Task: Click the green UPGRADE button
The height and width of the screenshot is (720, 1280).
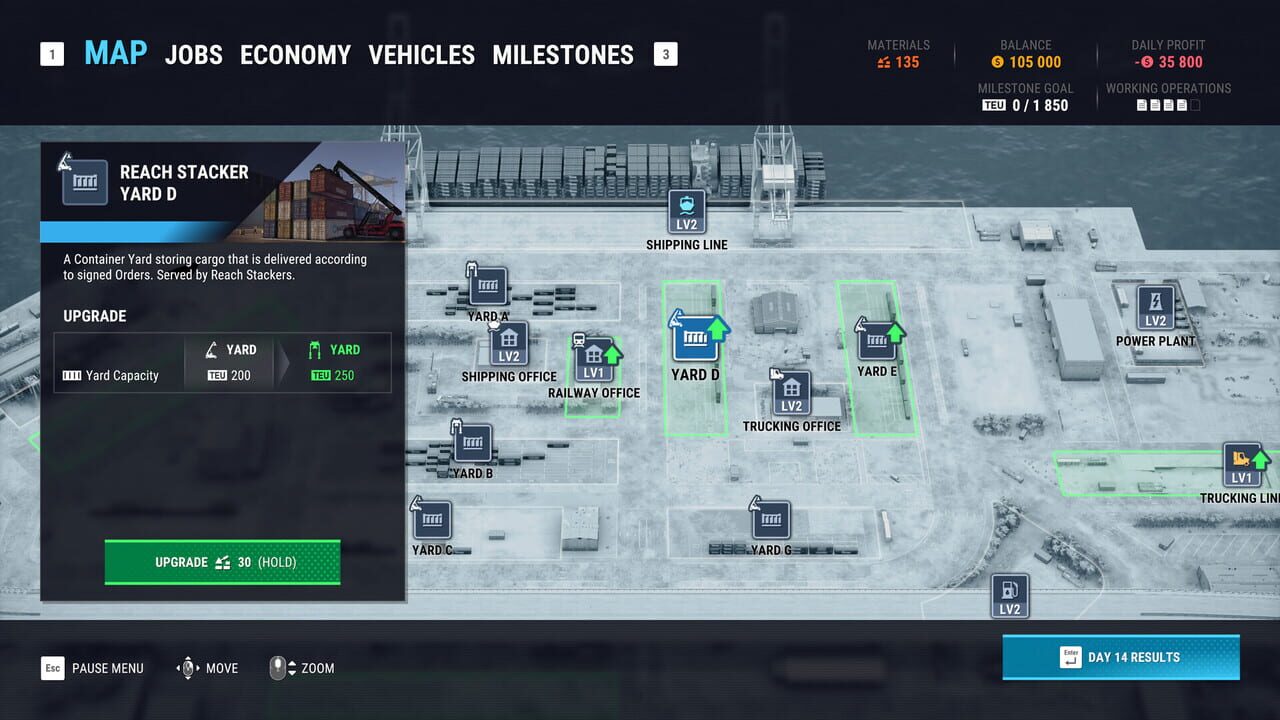Action: coord(221,562)
